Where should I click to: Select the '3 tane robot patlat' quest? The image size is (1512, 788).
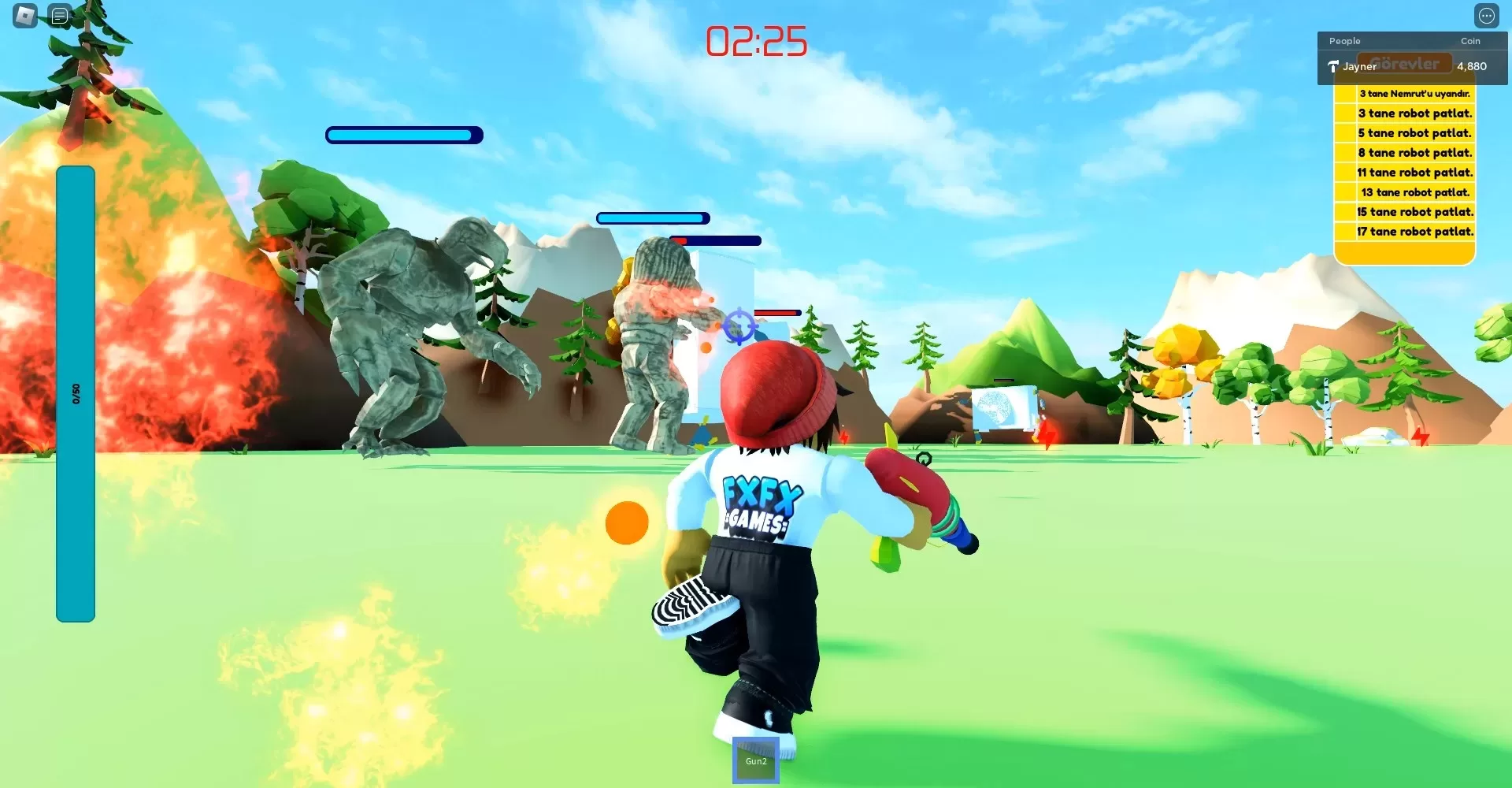1414,113
